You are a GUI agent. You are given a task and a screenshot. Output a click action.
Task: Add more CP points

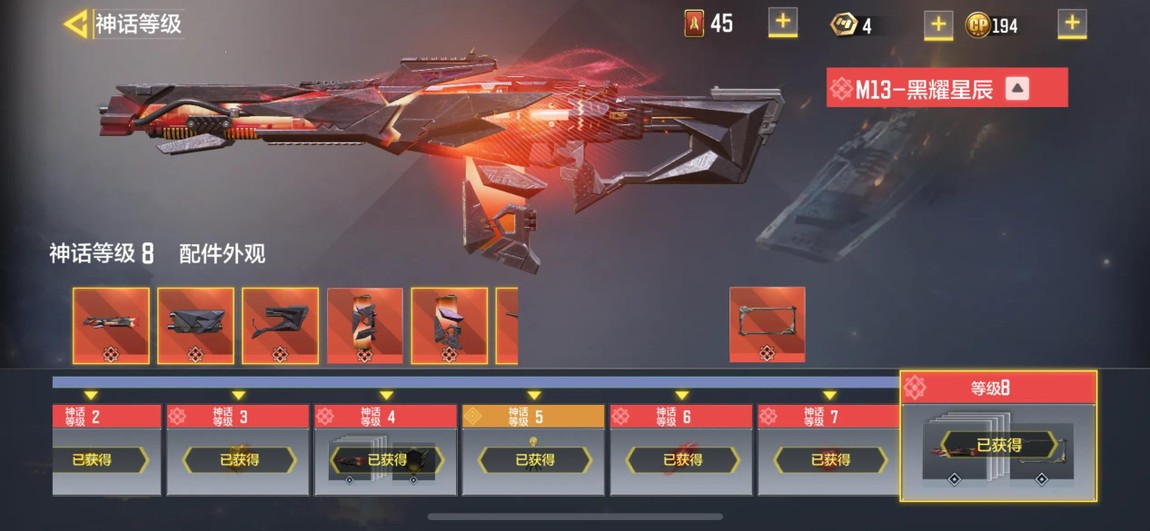coord(1072,22)
